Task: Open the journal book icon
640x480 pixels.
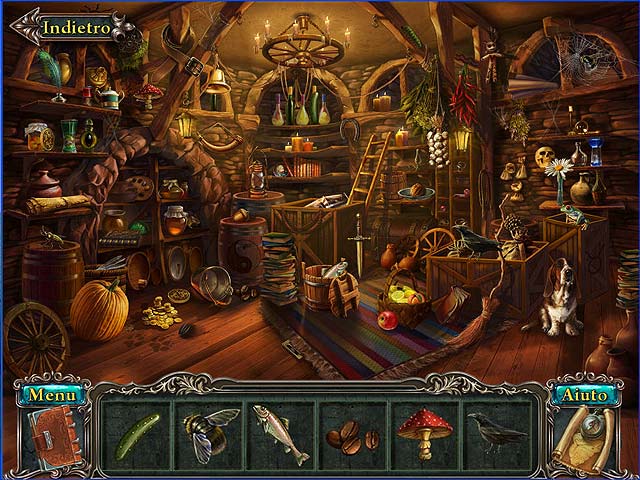Action: pyautogui.click(x=48, y=437)
